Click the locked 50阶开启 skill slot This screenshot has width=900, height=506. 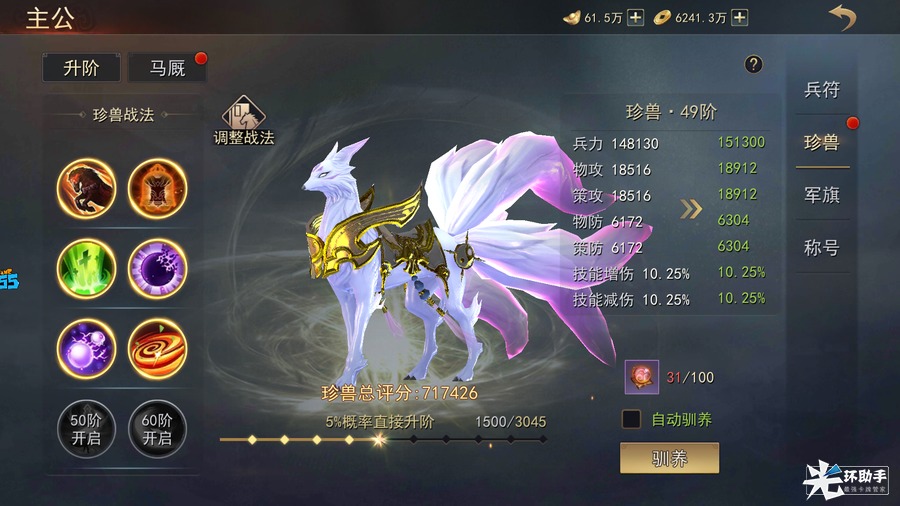(86, 429)
